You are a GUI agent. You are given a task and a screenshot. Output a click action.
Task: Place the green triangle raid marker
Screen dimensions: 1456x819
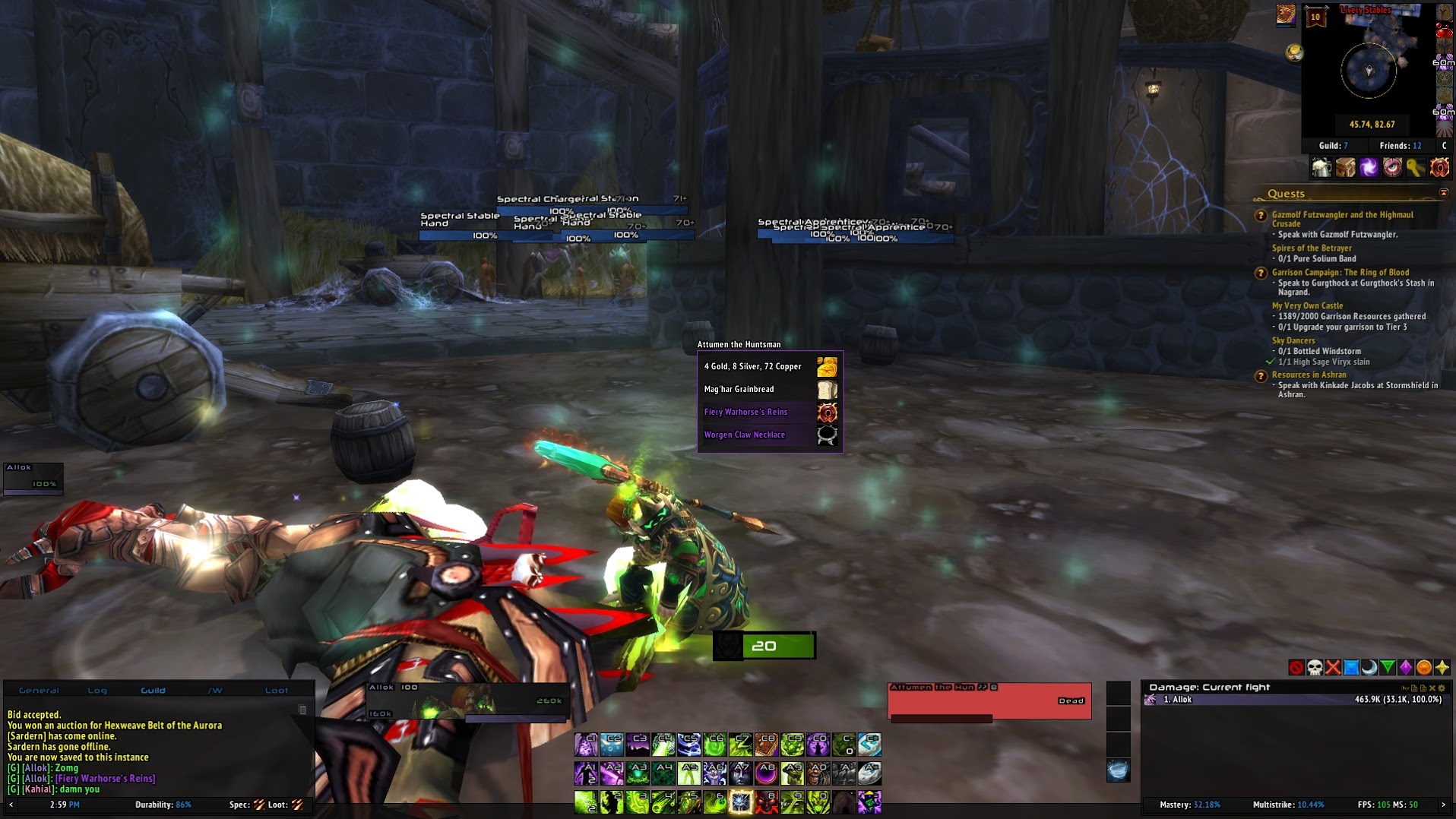(x=1388, y=668)
